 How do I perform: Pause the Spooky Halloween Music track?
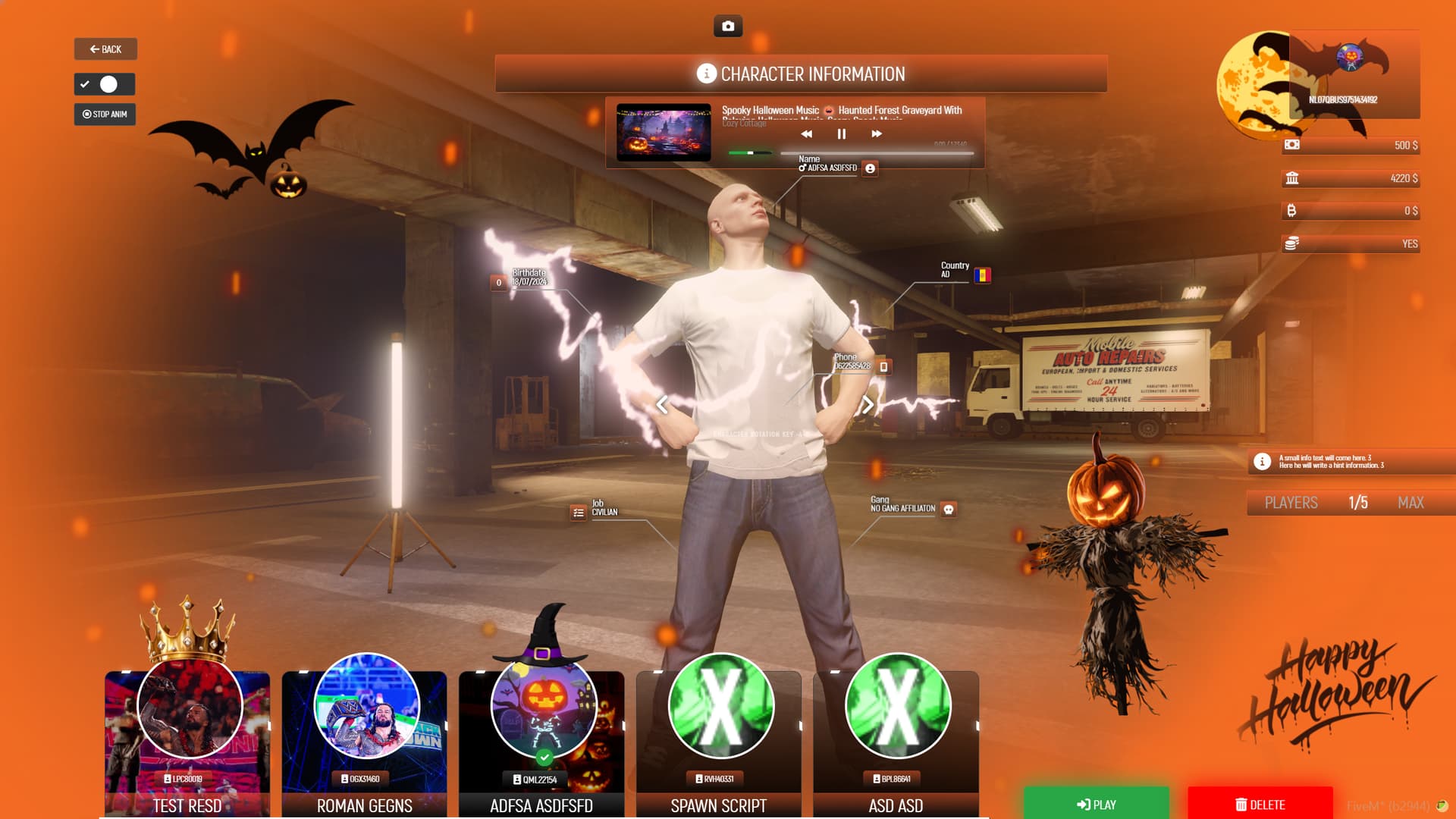click(841, 134)
